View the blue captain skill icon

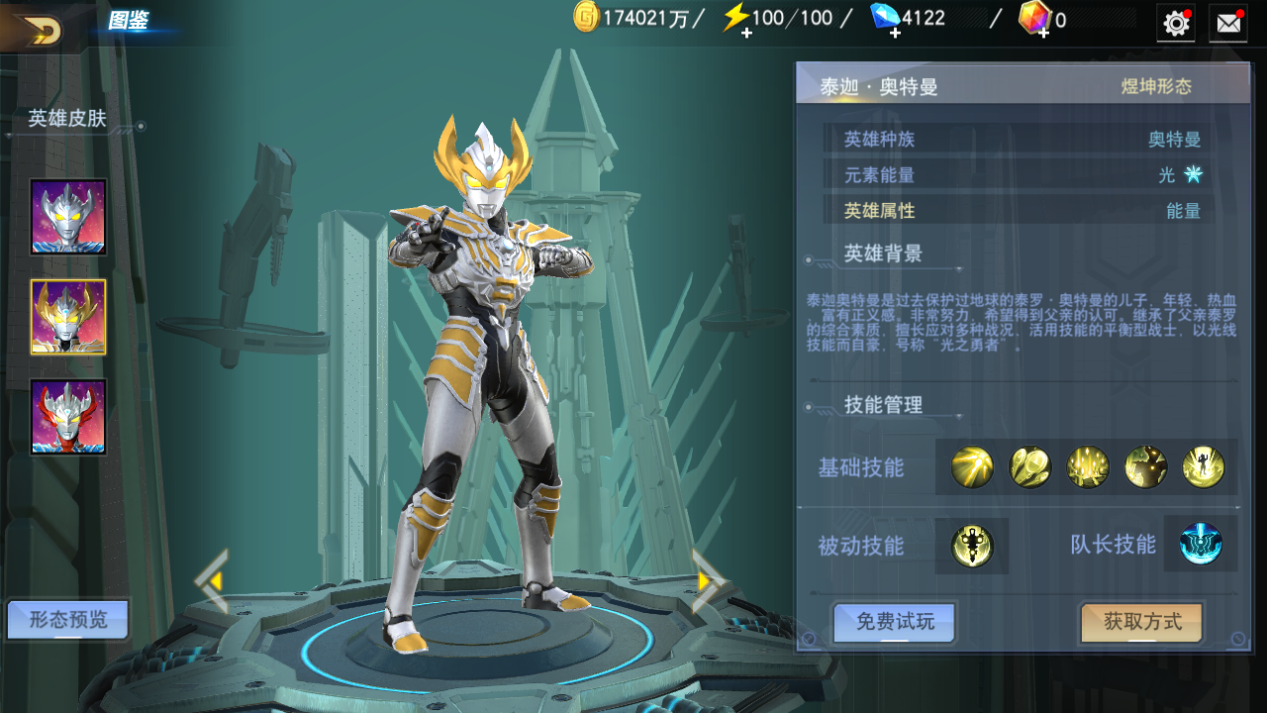click(1200, 545)
